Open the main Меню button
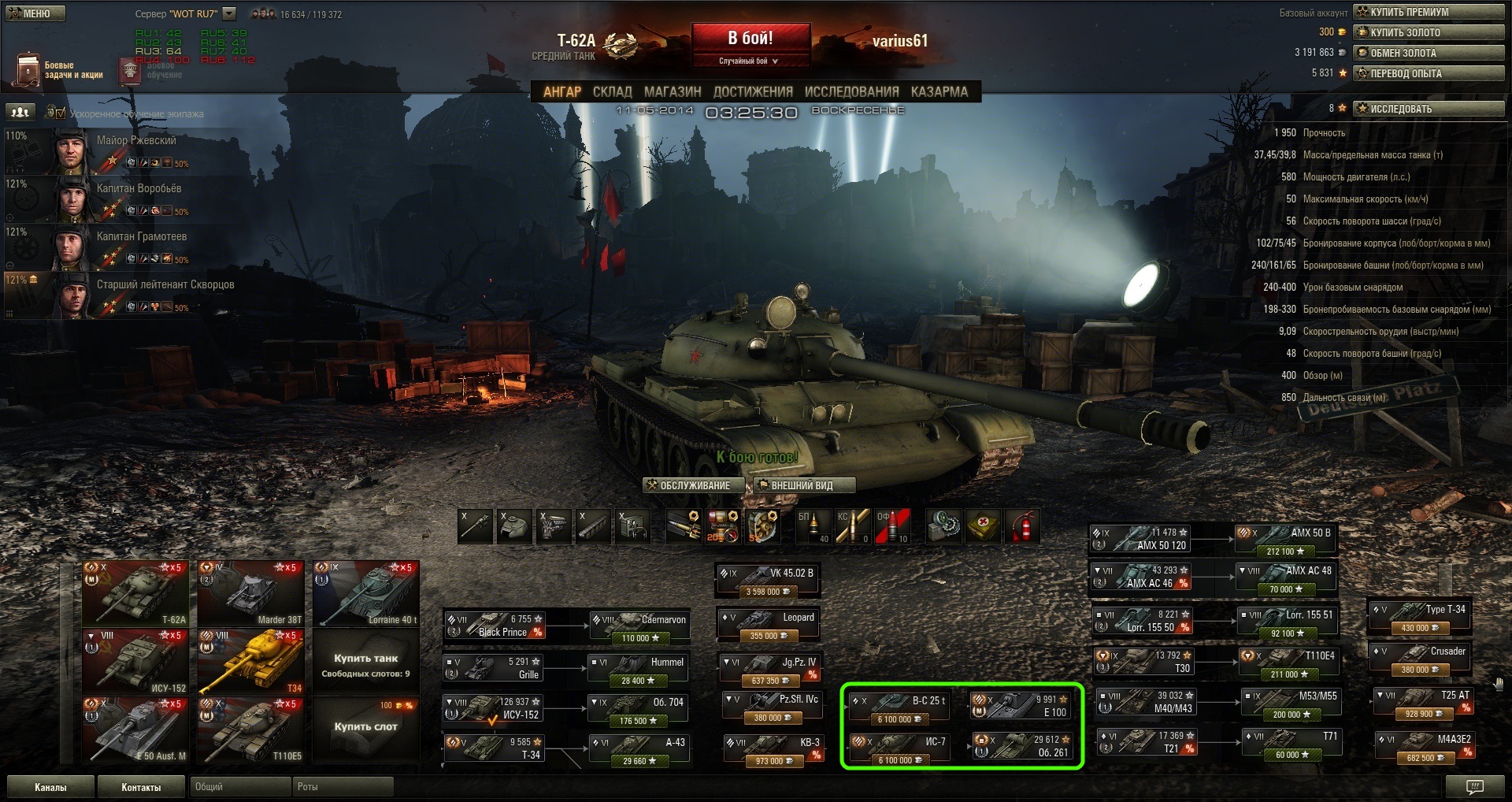1512x802 pixels. [x=35, y=13]
